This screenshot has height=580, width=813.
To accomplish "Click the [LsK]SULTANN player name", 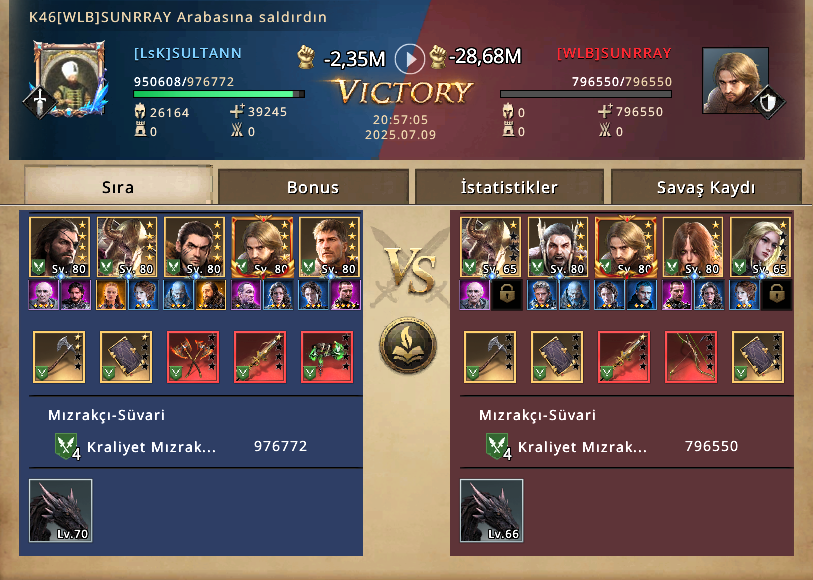I will coord(188,53).
